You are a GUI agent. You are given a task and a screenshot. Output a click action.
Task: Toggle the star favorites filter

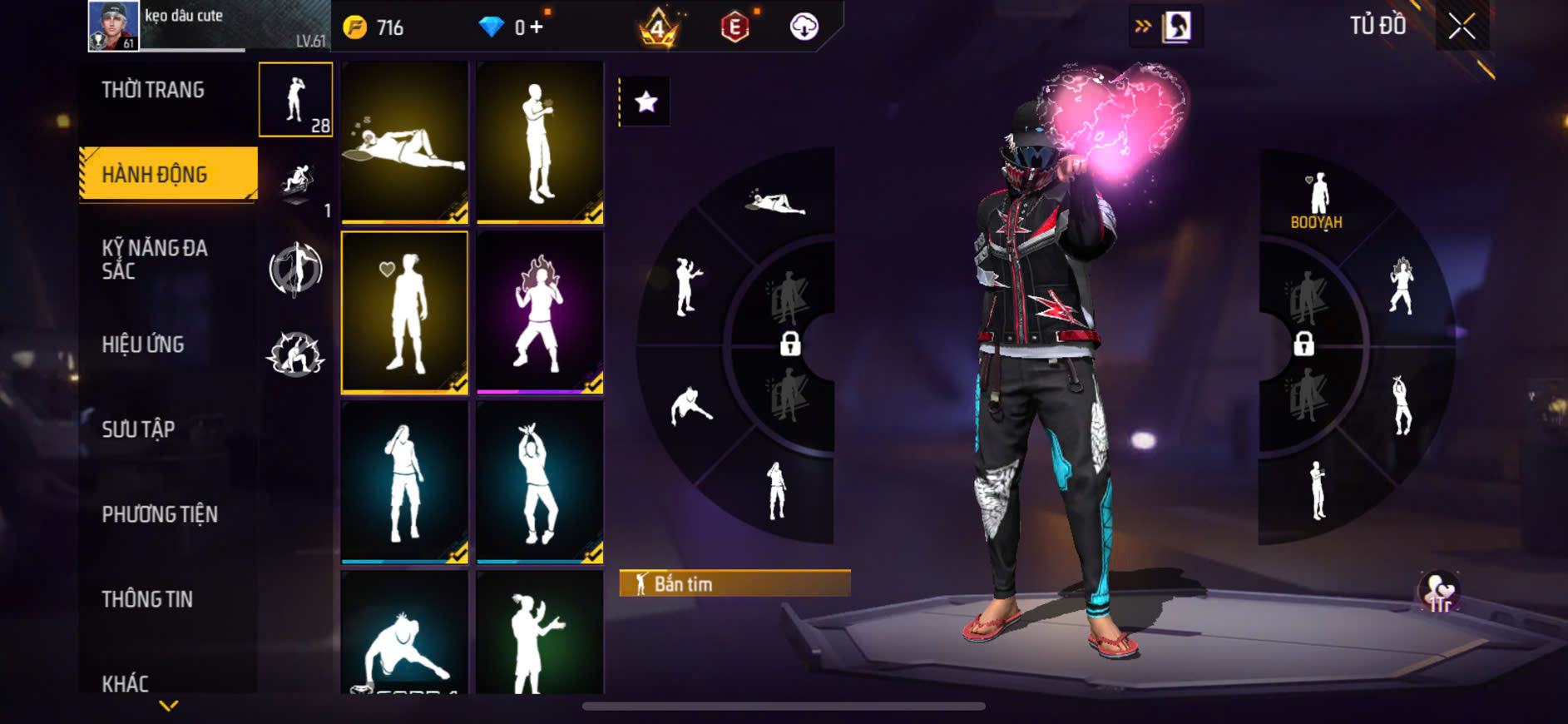(646, 102)
